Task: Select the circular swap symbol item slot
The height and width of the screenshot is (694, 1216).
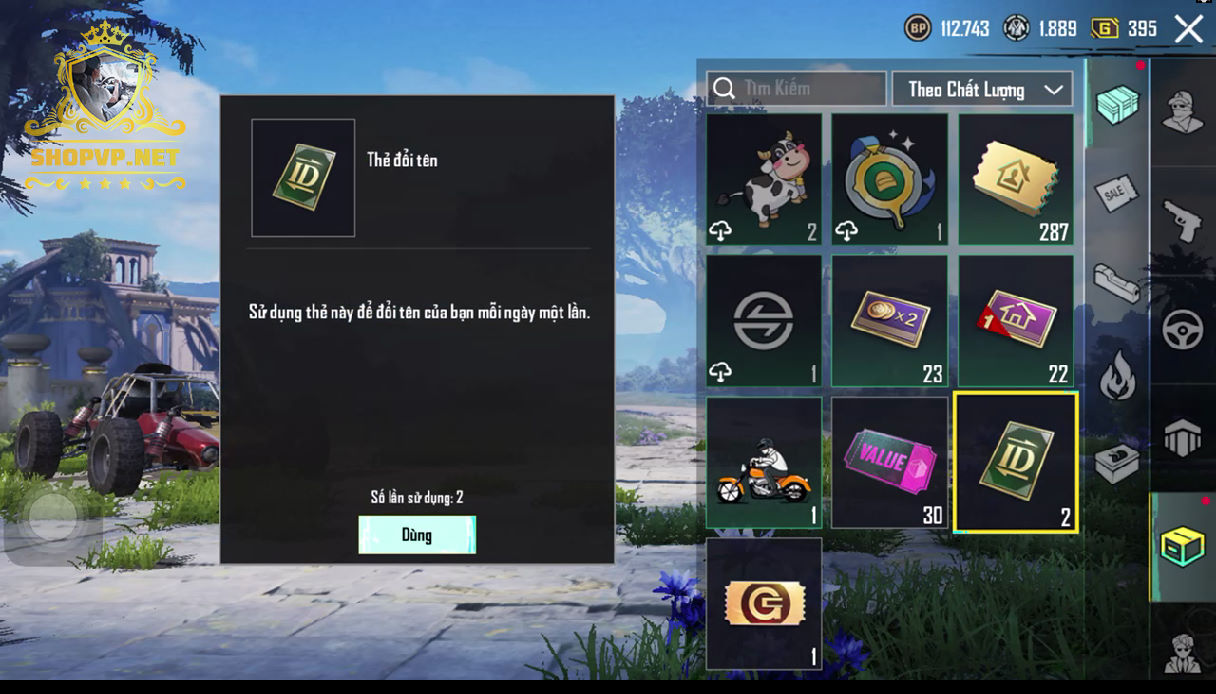Action: pos(764,321)
